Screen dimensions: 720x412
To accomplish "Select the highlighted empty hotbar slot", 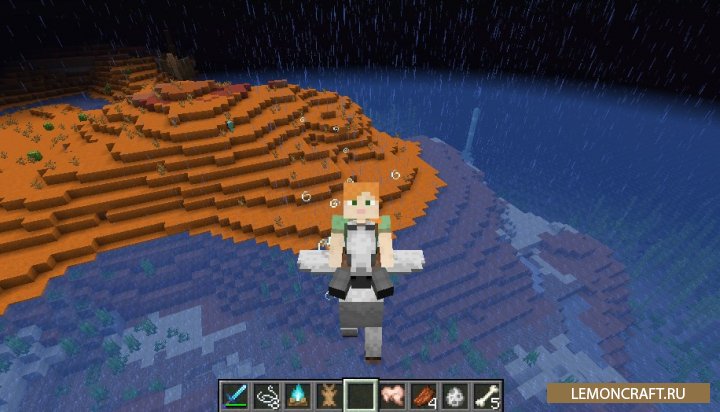I will click(360, 395).
